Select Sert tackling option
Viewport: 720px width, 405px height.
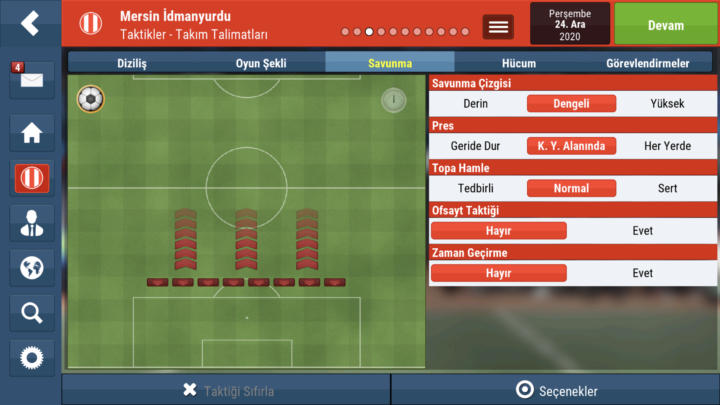coord(667,188)
